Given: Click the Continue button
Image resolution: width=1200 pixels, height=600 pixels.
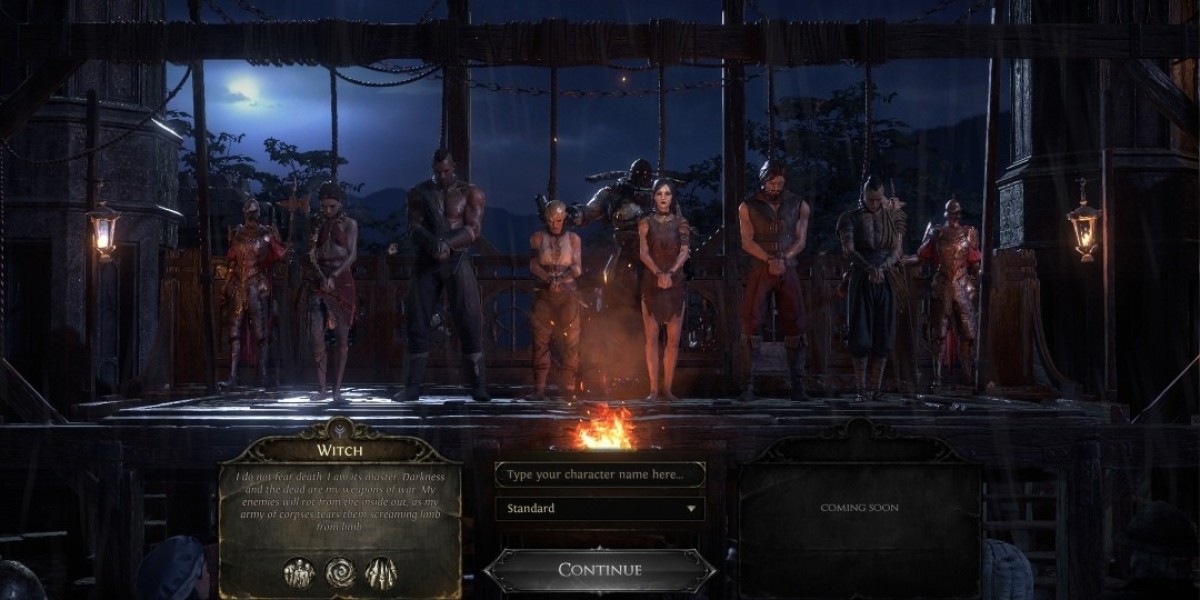Looking at the screenshot, I should click(x=599, y=570).
